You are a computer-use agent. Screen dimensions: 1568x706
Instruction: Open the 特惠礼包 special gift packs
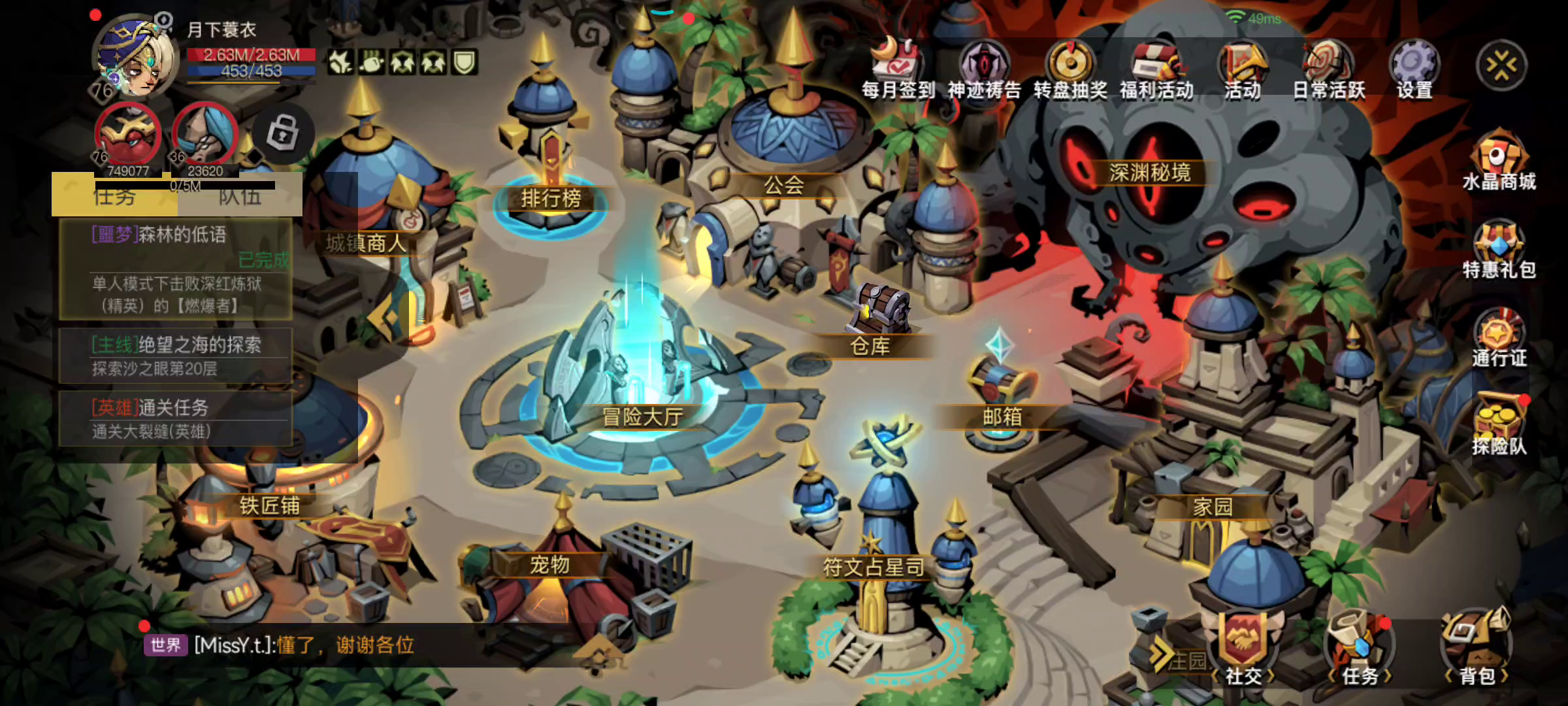click(1499, 249)
